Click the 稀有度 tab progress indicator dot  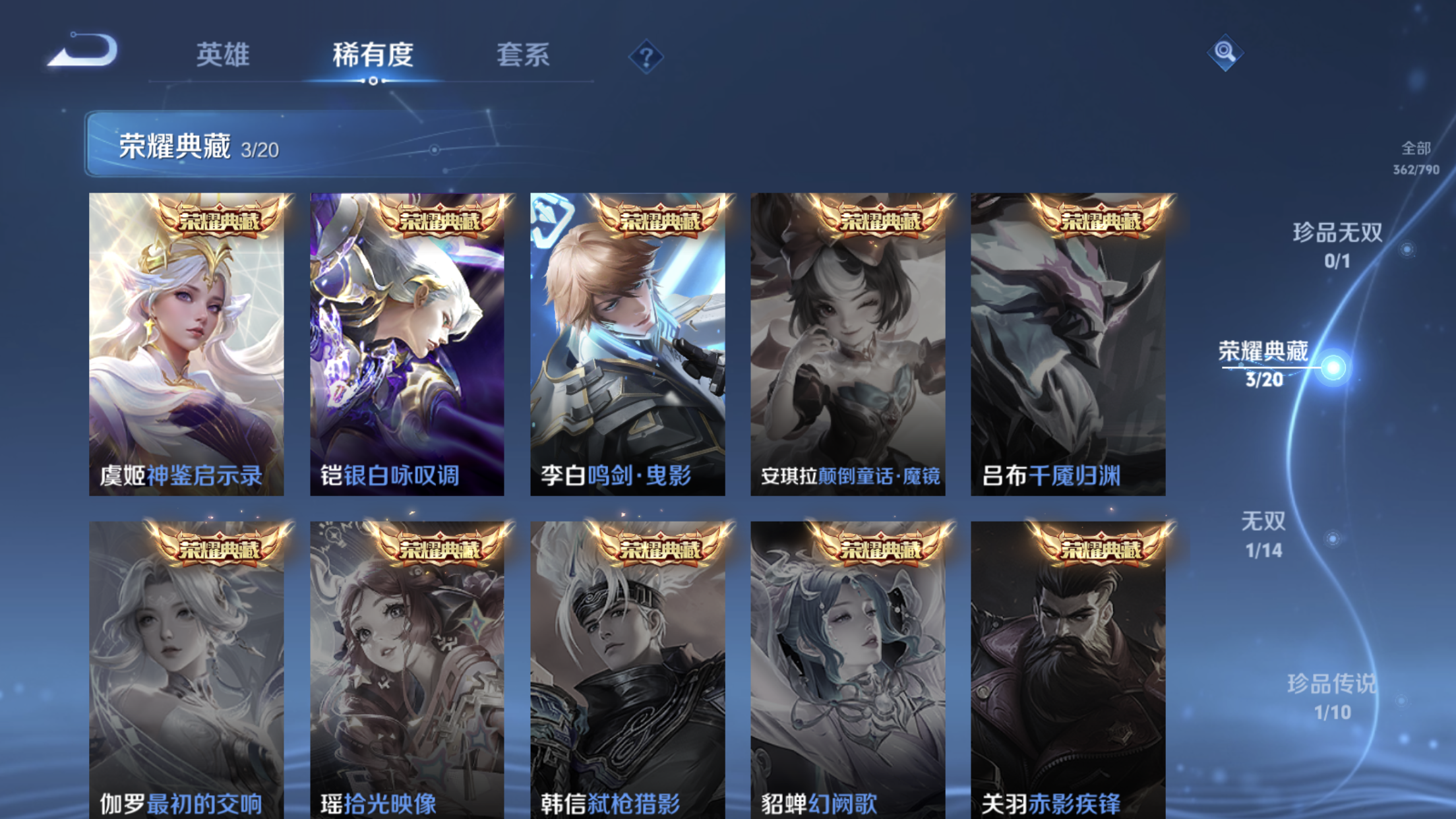coord(373,82)
